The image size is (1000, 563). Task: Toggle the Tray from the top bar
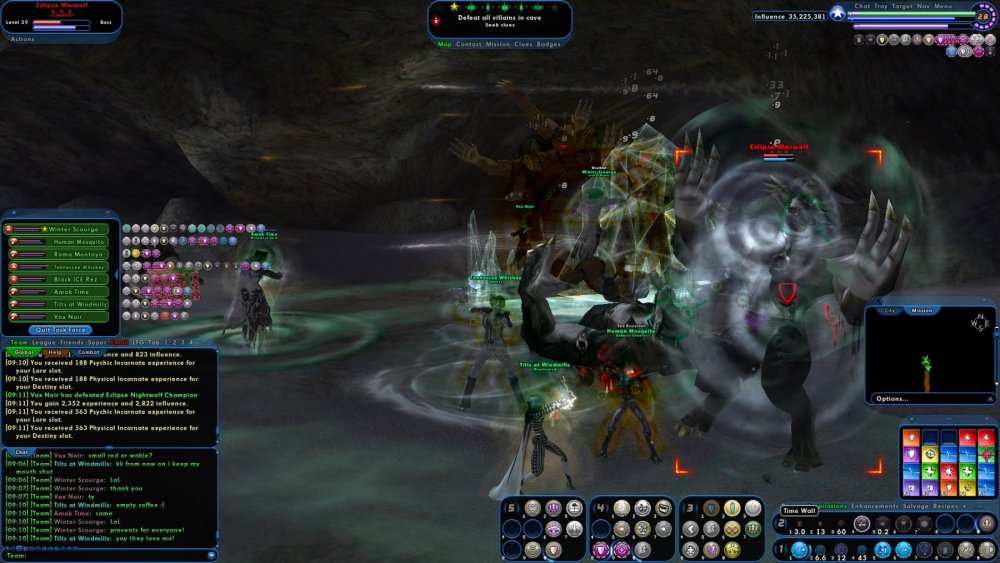[x=881, y=6]
